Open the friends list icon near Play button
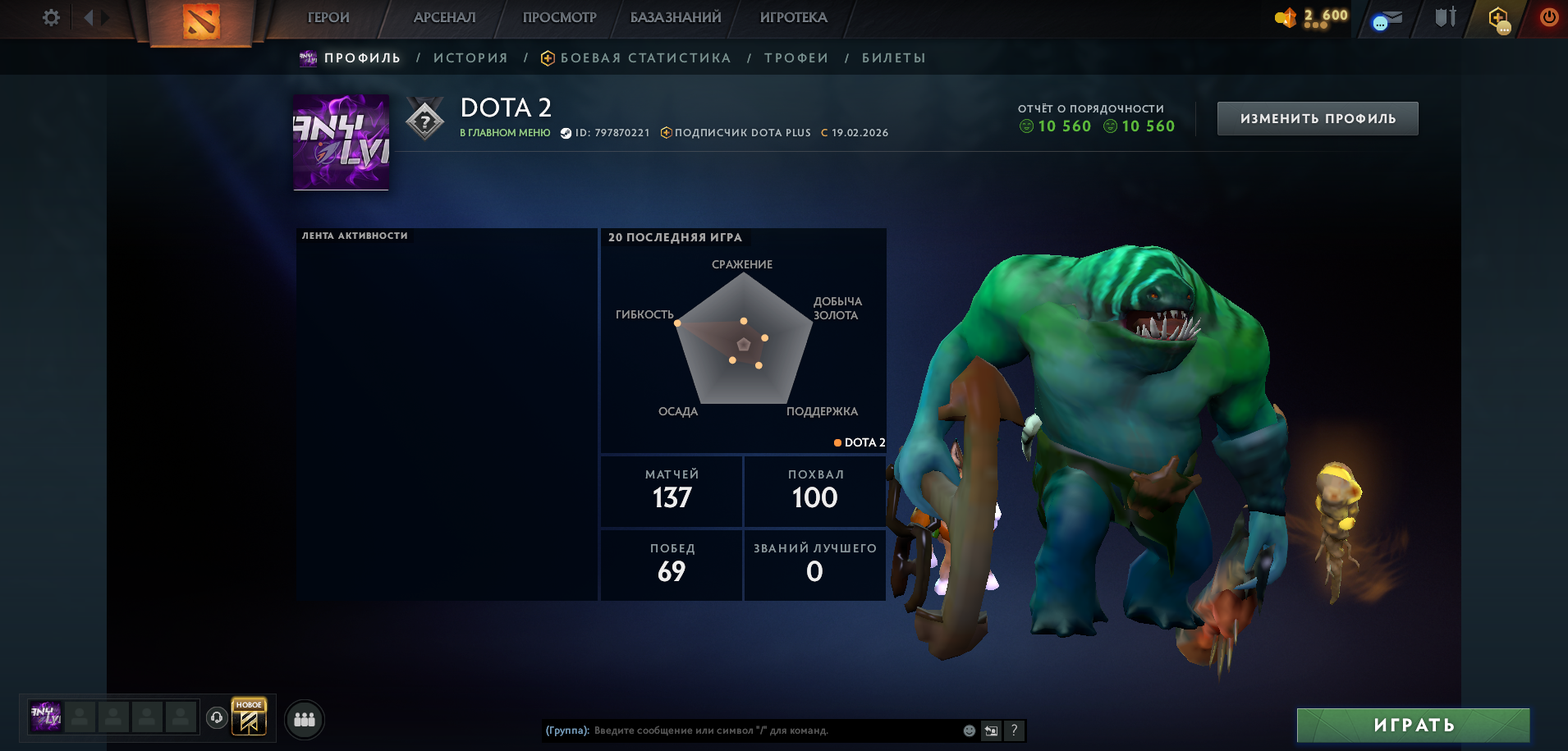 304,720
